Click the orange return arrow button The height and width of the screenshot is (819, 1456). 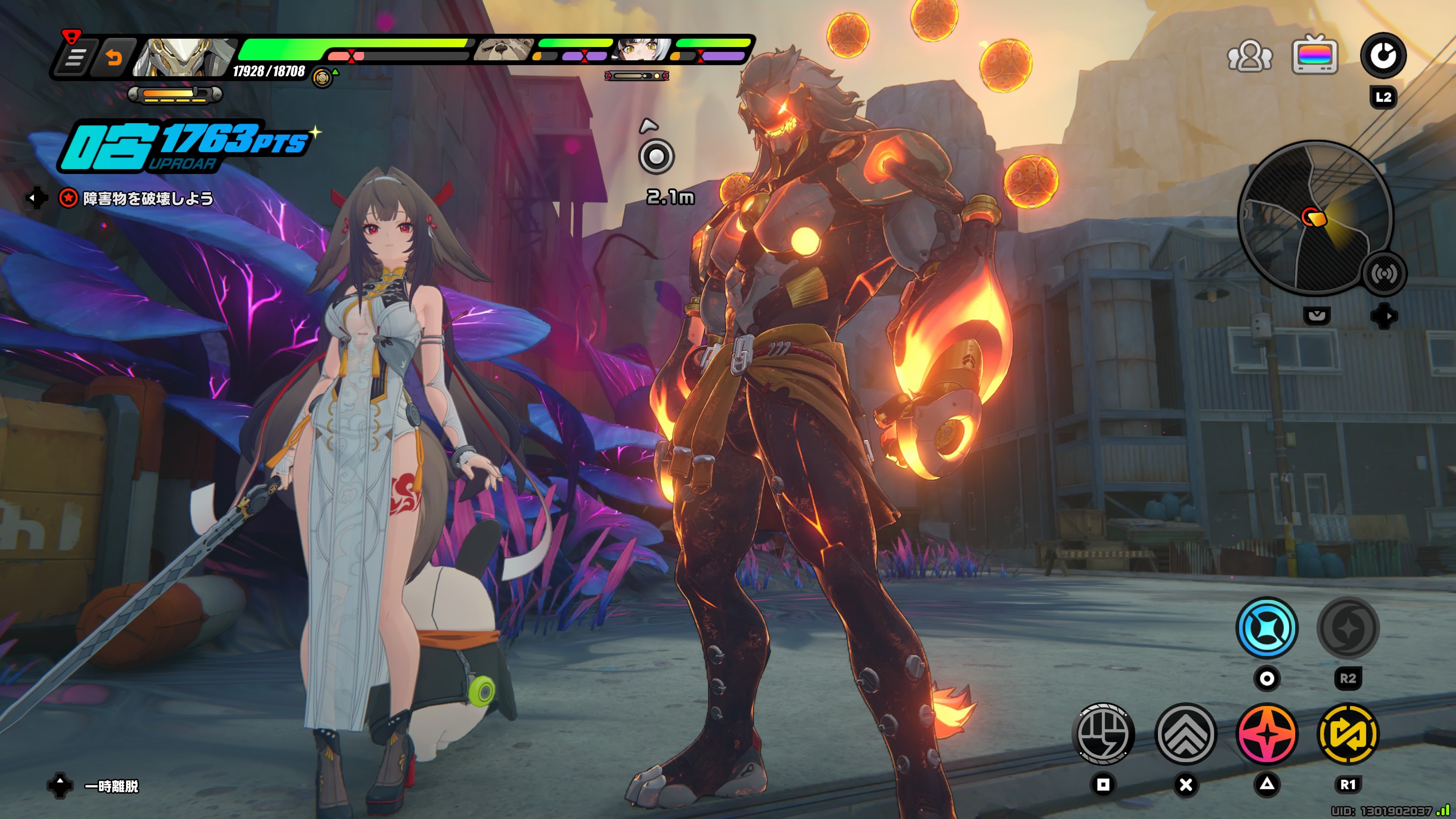pos(115,57)
